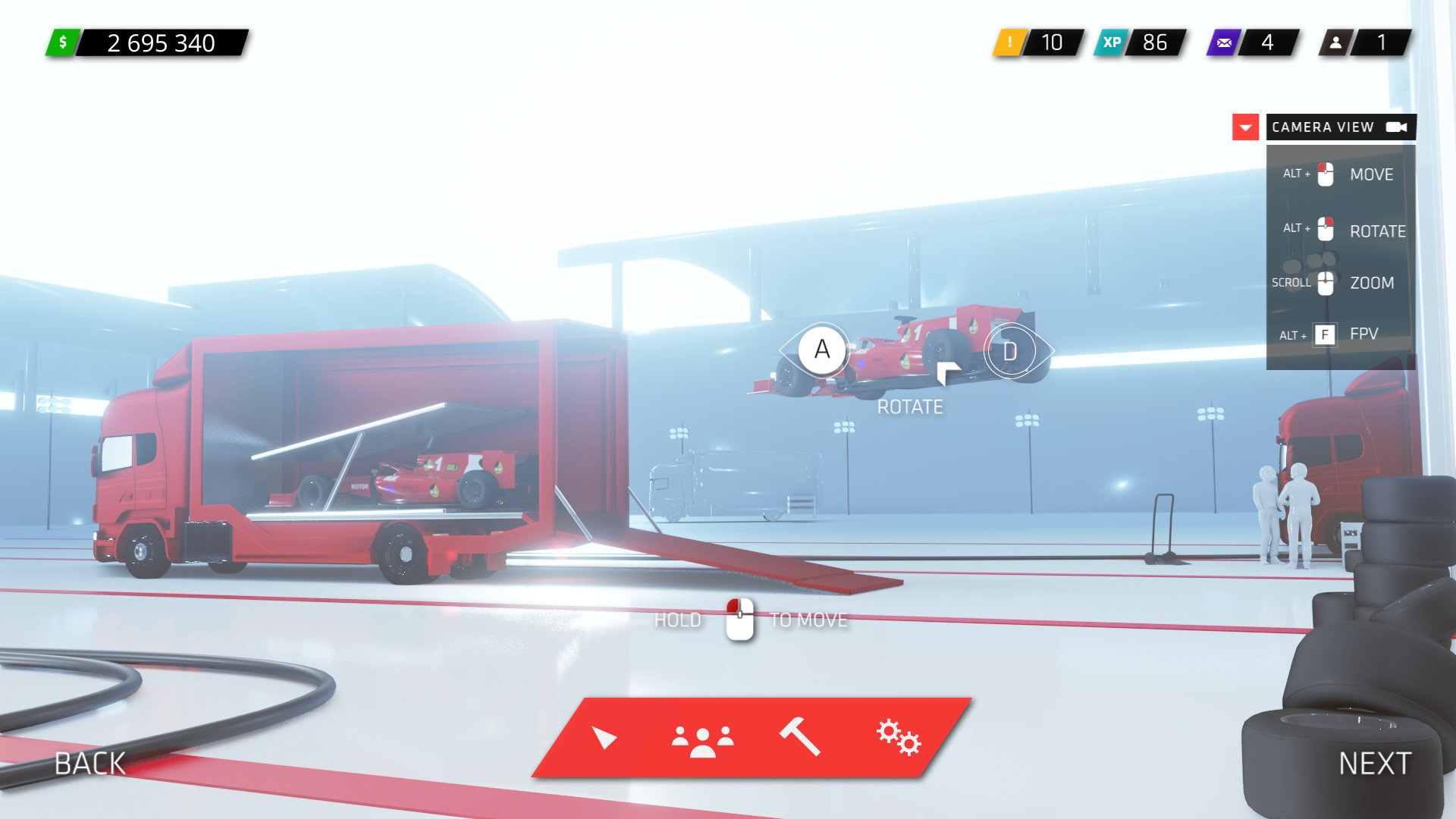This screenshot has height=819, width=1456.
Task: Open the gears settings icon
Action: click(898, 739)
